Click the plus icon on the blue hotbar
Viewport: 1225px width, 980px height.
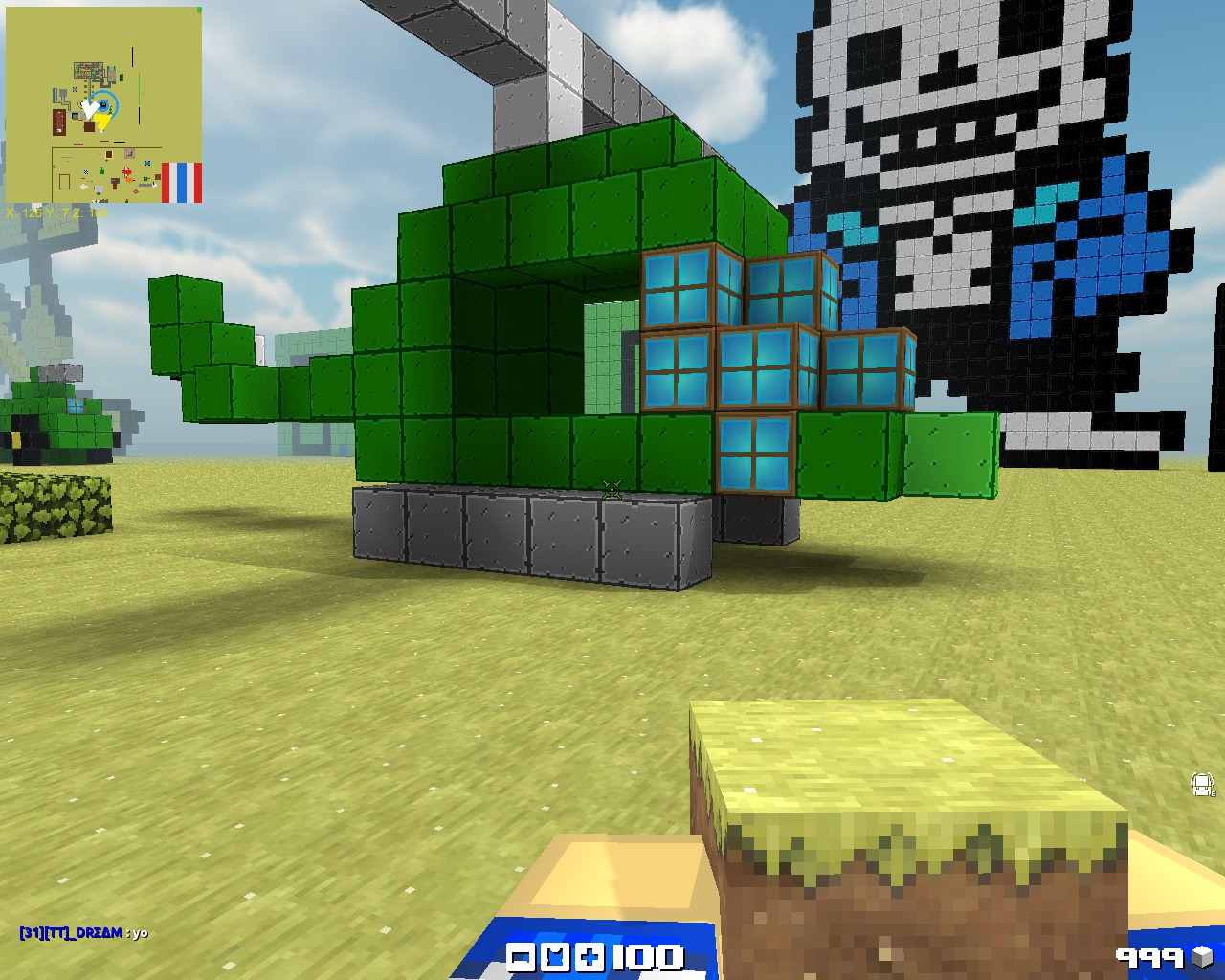[590, 957]
